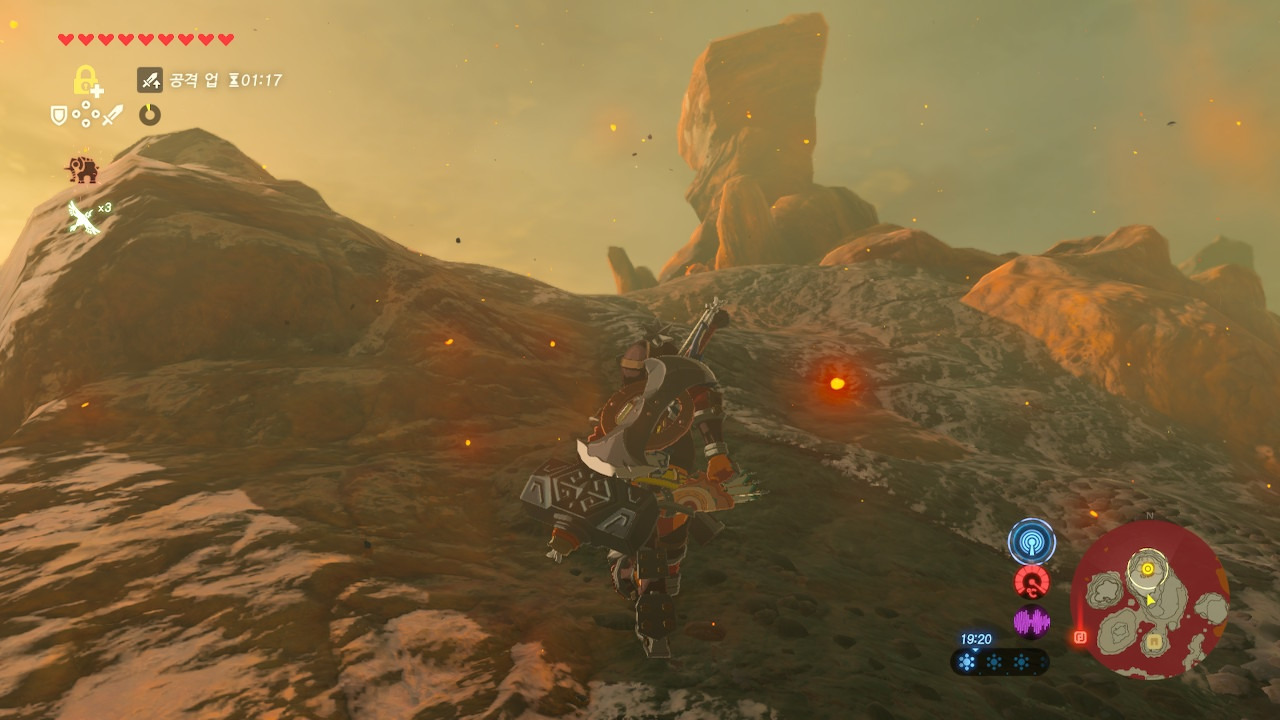Click the attack up buff icon
The image size is (1280, 720).
150,80
